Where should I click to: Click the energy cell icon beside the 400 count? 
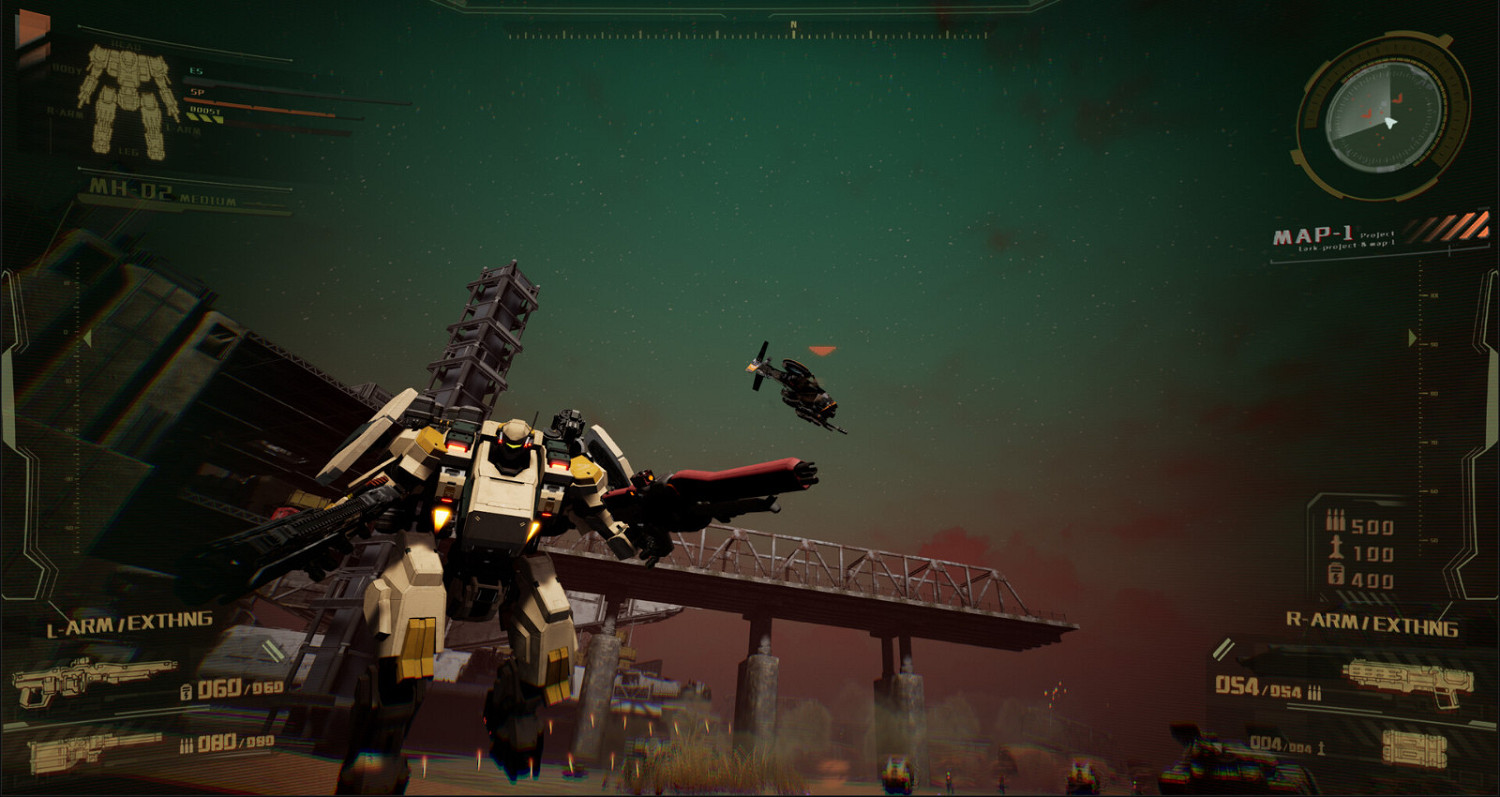(1335, 575)
